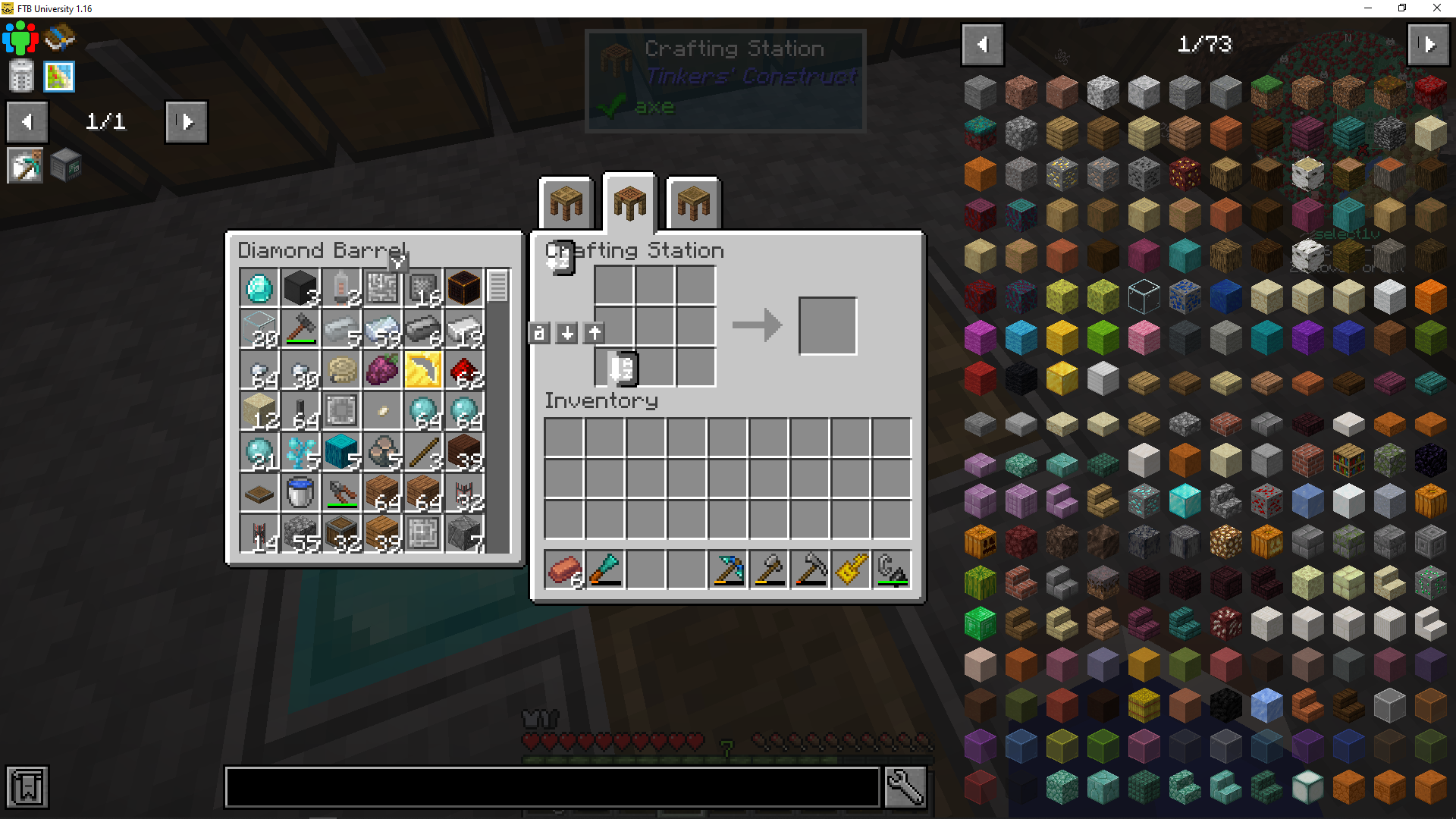Open the Diamond Barrel sorting dropdown arrow
Viewport: 1456px width, 819px height.
pos(397,262)
